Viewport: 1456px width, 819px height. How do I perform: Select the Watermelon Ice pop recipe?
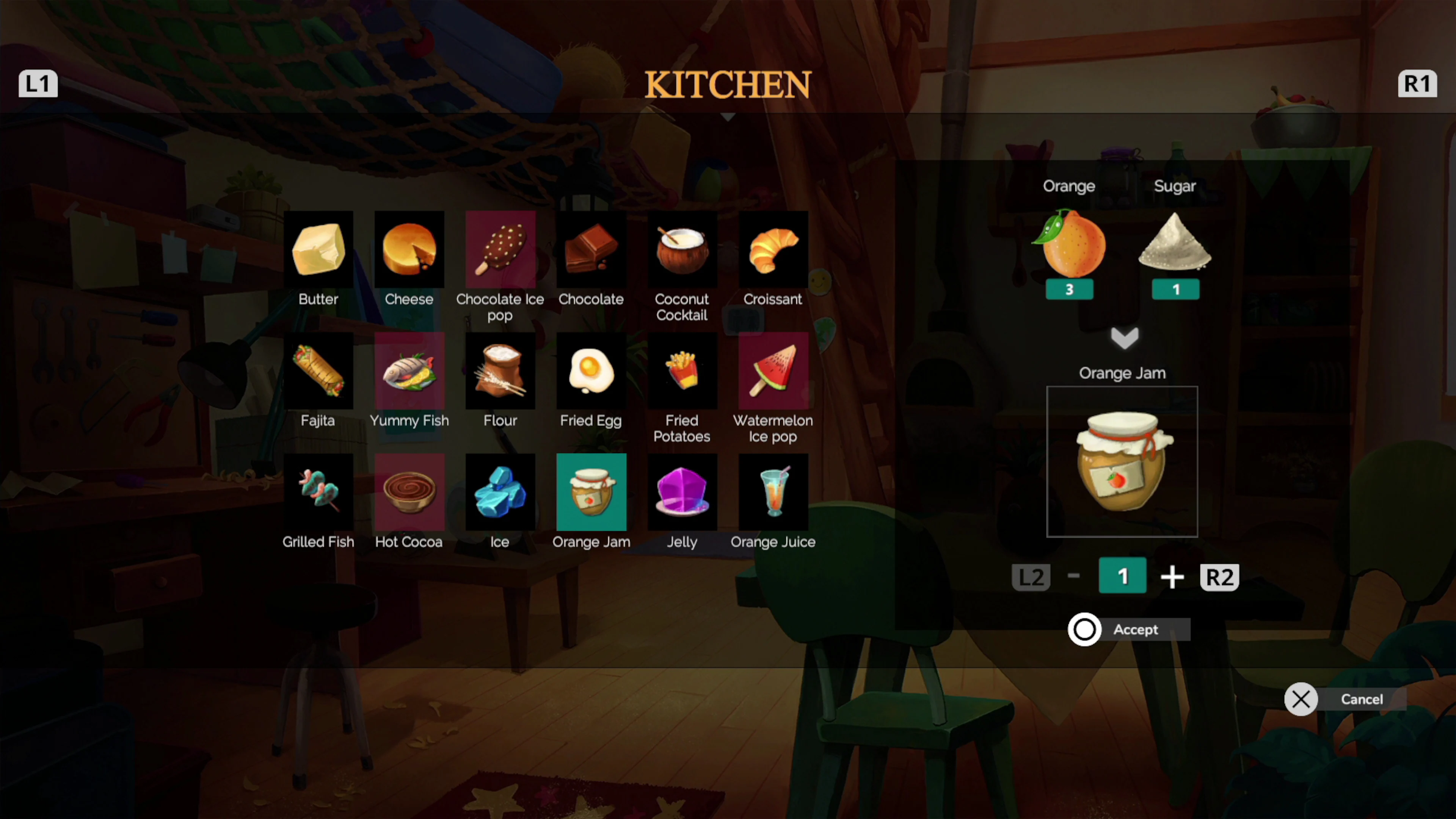(773, 370)
